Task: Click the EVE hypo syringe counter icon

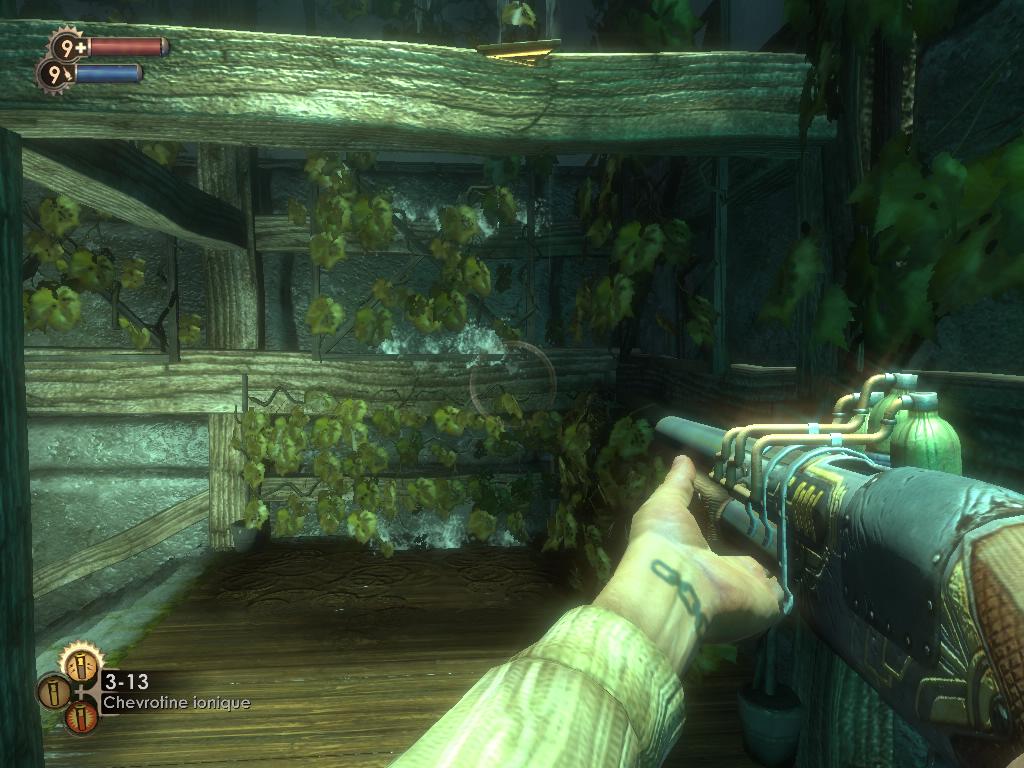Action: 55,73
